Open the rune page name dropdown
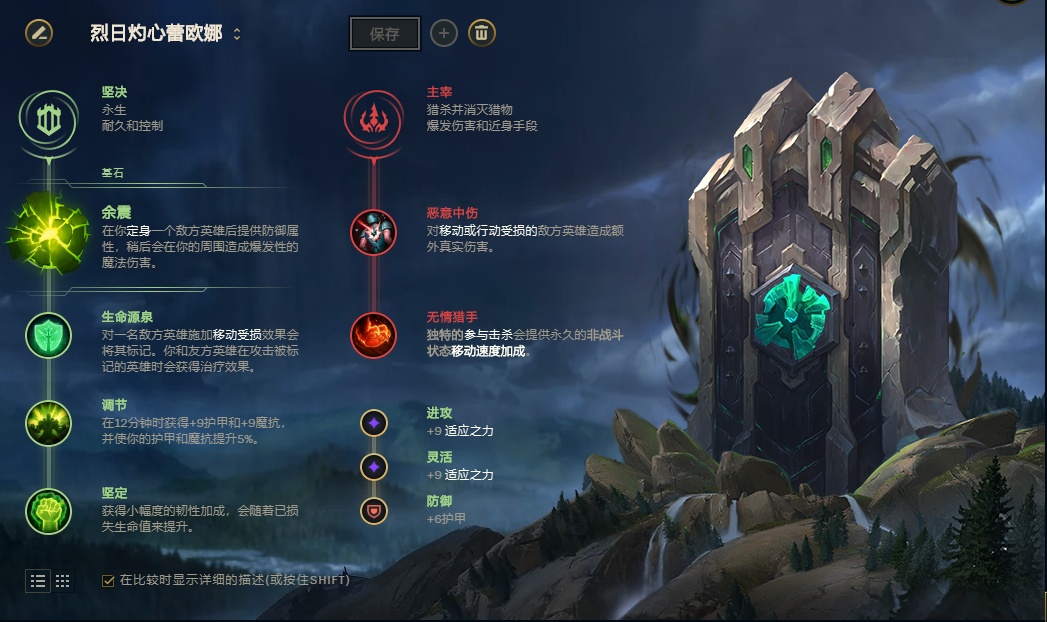Viewport: 1047px width, 622px height. click(237, 34)
